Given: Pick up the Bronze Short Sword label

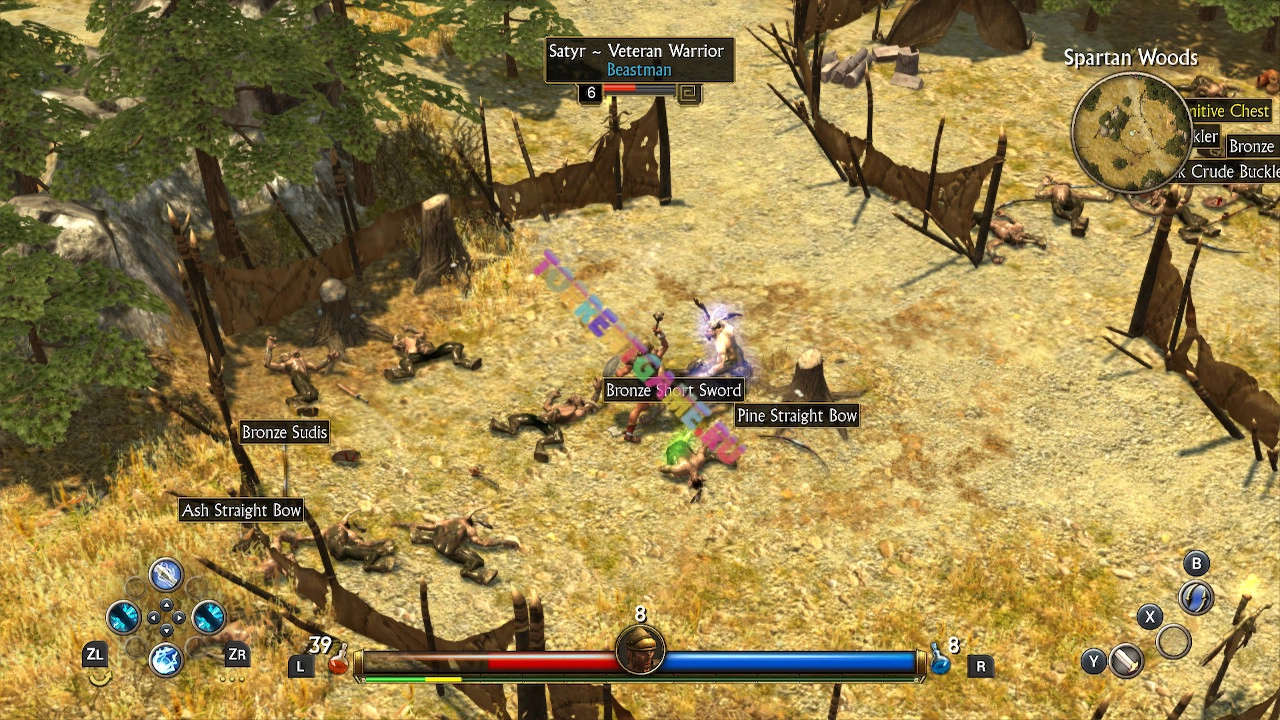Looking at the screenshot, I should click(x=674, y=390).
